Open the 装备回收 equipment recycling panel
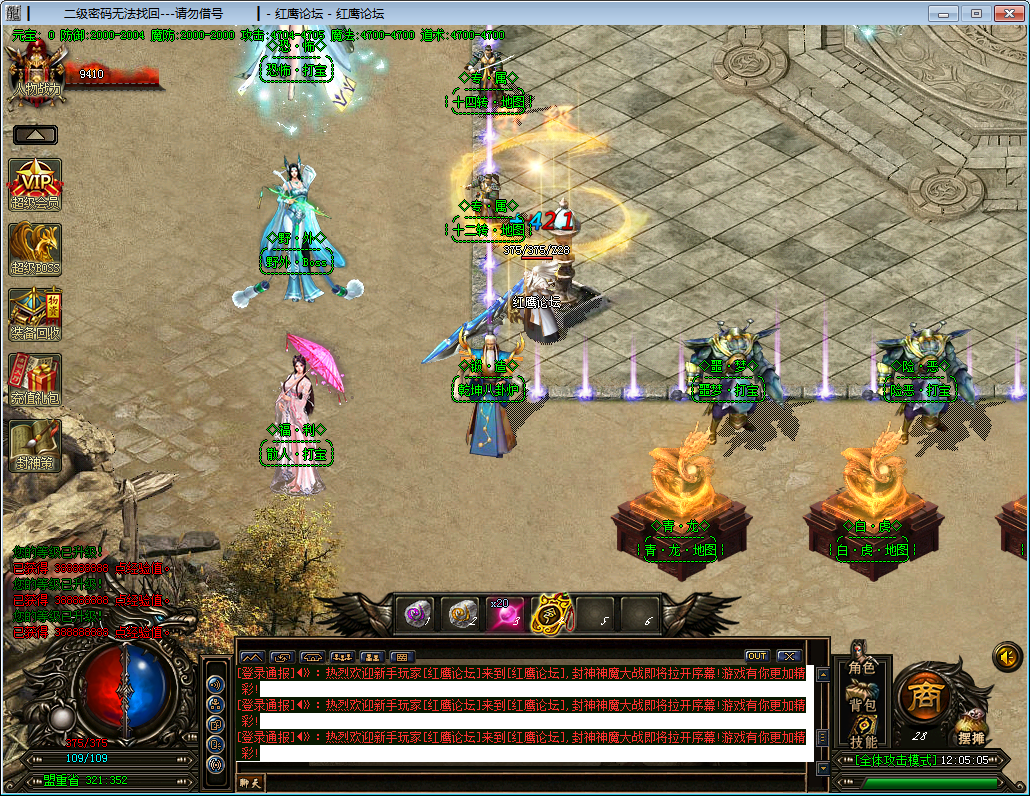This screenshot has height=796, width=1030. 36,314
